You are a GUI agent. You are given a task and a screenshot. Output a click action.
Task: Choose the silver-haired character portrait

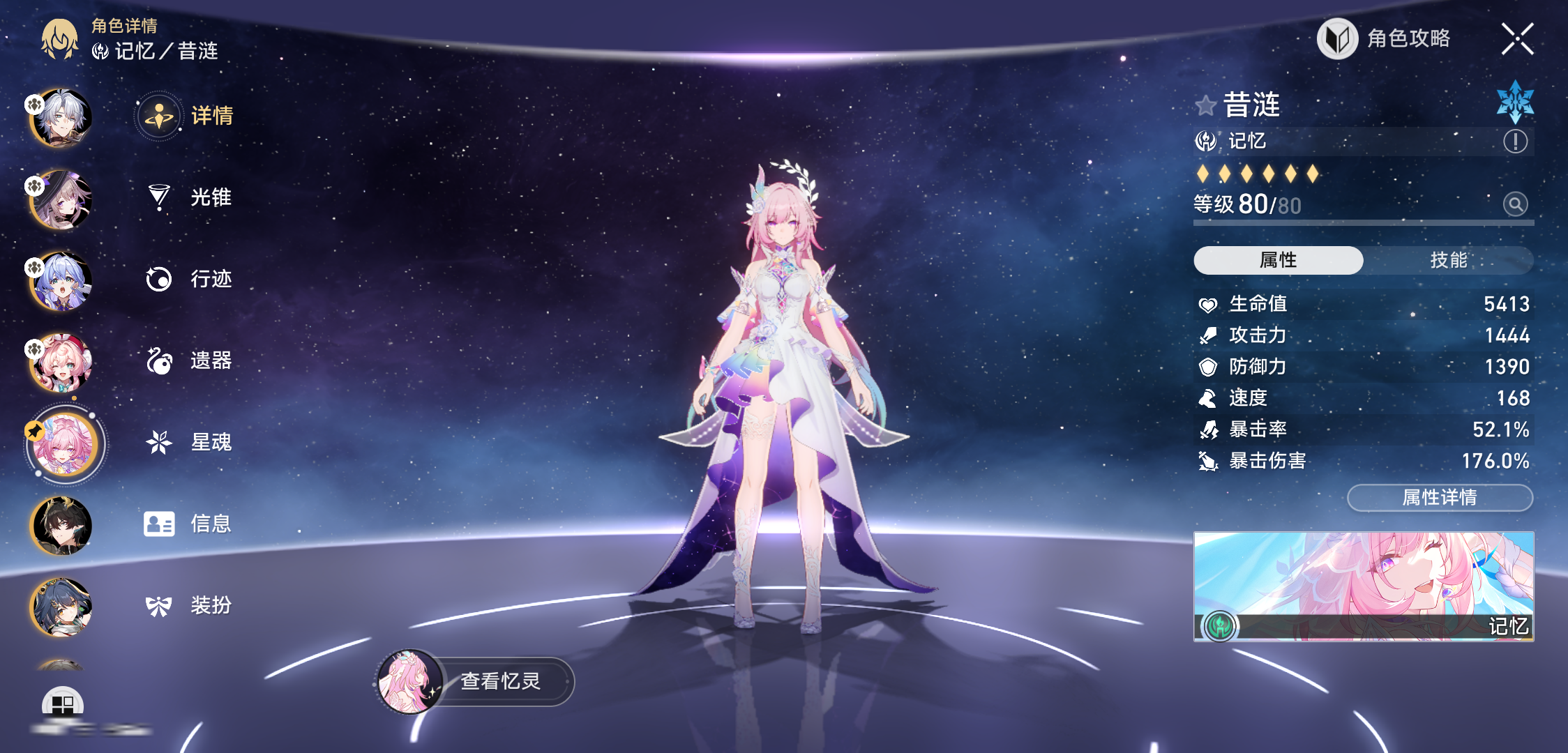(61, 118)
